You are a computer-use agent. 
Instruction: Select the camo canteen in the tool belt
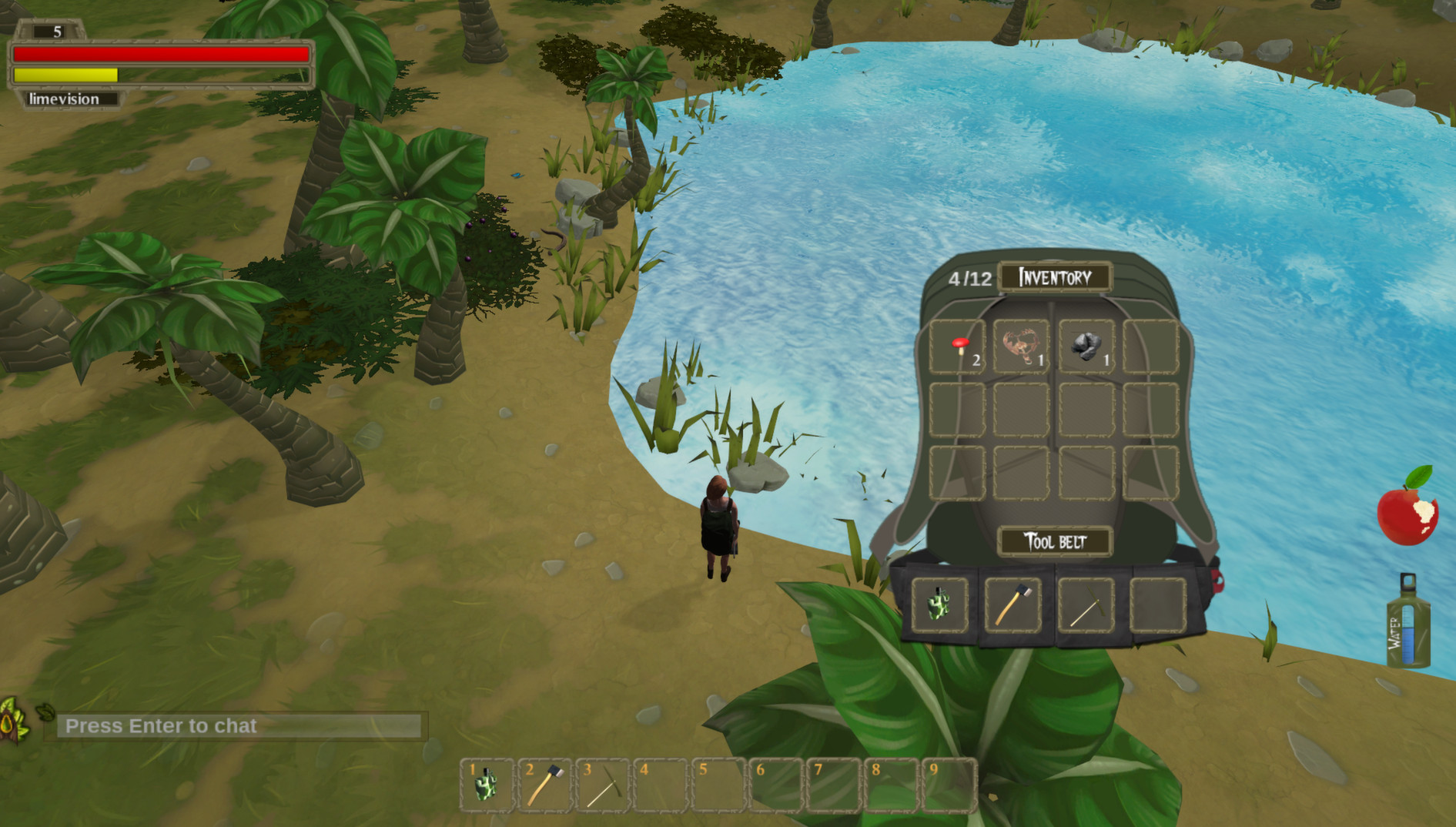coord(939,605)
